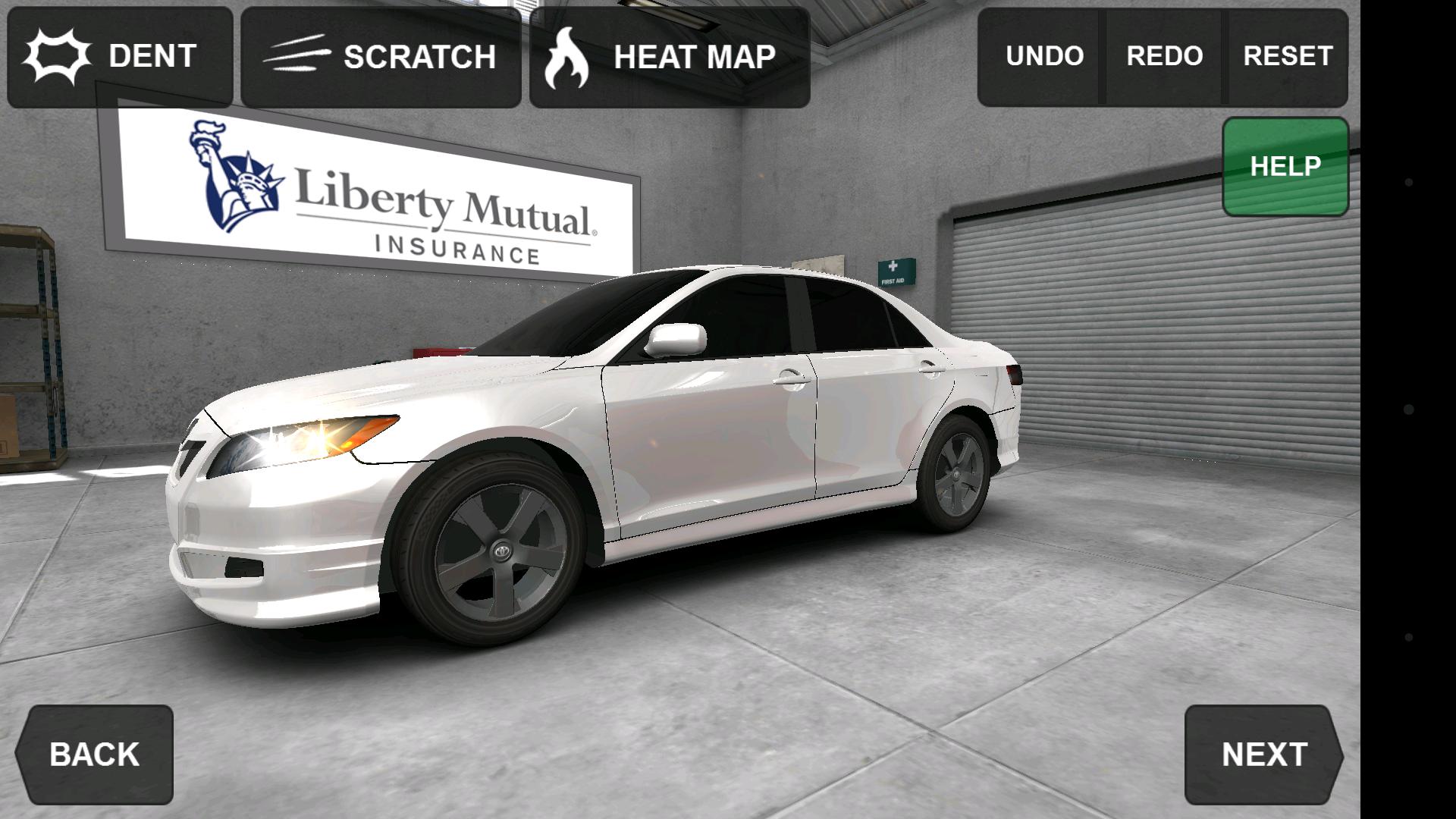This screenshot has width=1456, height=819.
Task: Reset the car damage
Action: pos(1287,57)
